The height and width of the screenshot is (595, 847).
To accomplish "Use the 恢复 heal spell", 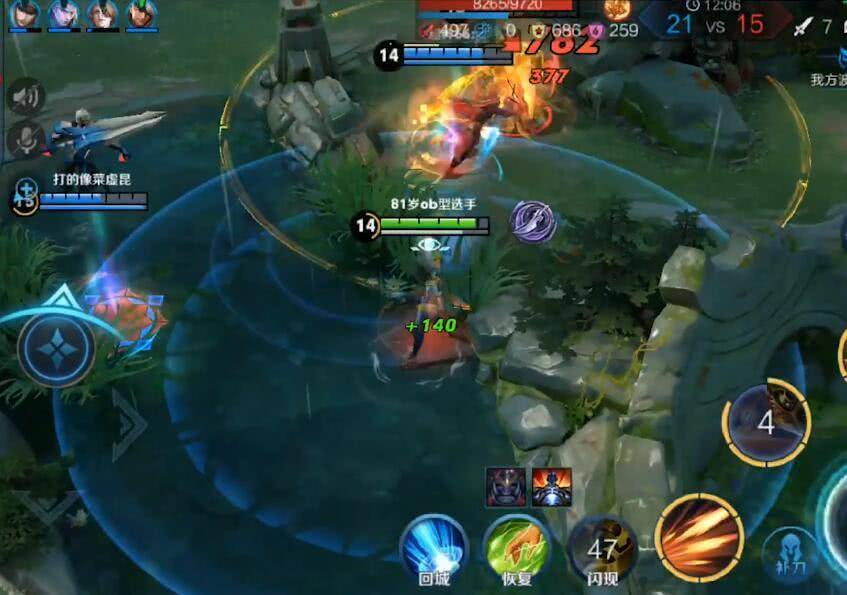I will [x=516, y=546].
